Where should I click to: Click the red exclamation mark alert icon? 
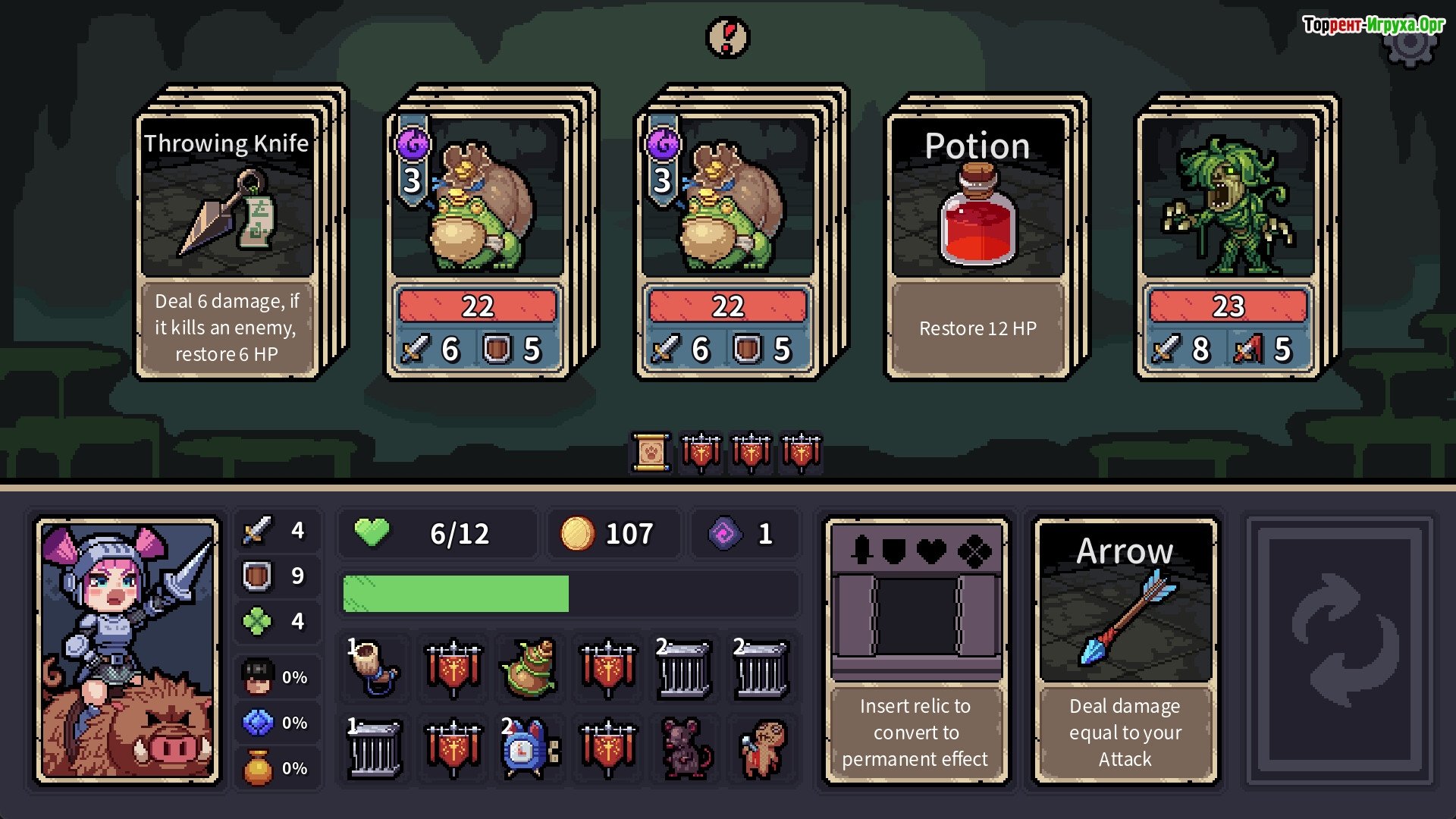coord(727,36)
